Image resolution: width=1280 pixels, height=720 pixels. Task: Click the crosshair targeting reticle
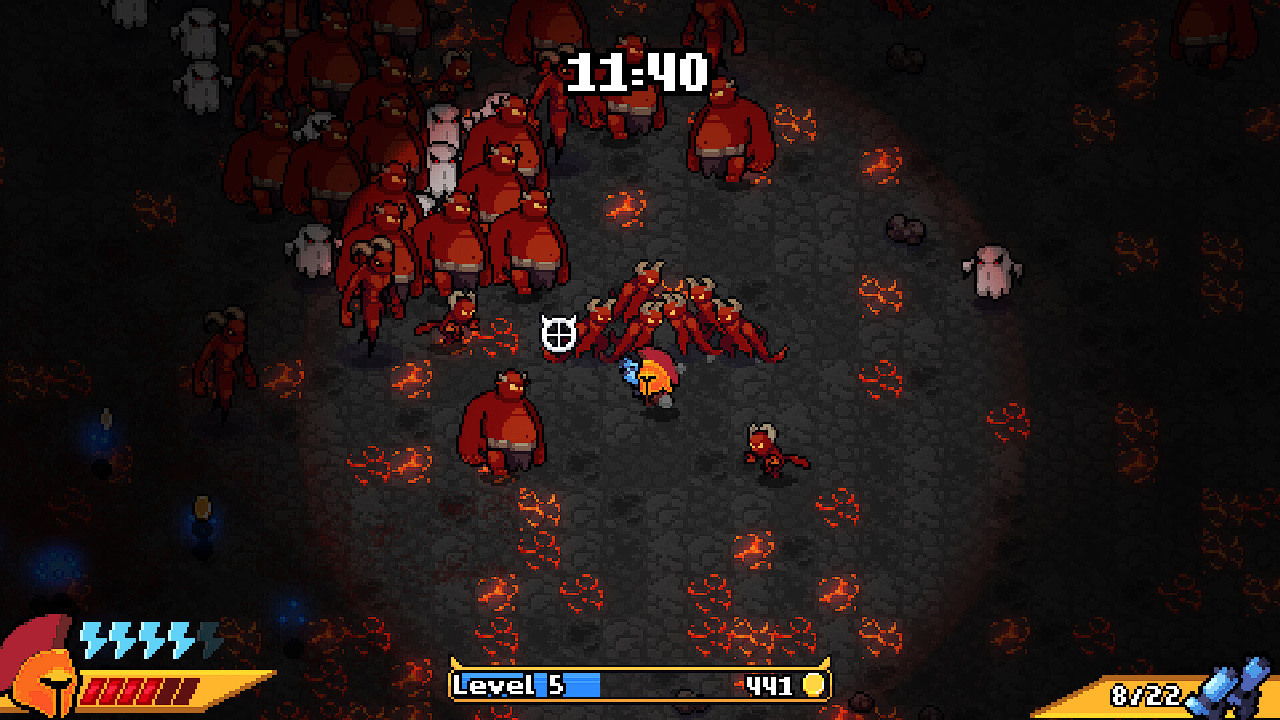557,334
